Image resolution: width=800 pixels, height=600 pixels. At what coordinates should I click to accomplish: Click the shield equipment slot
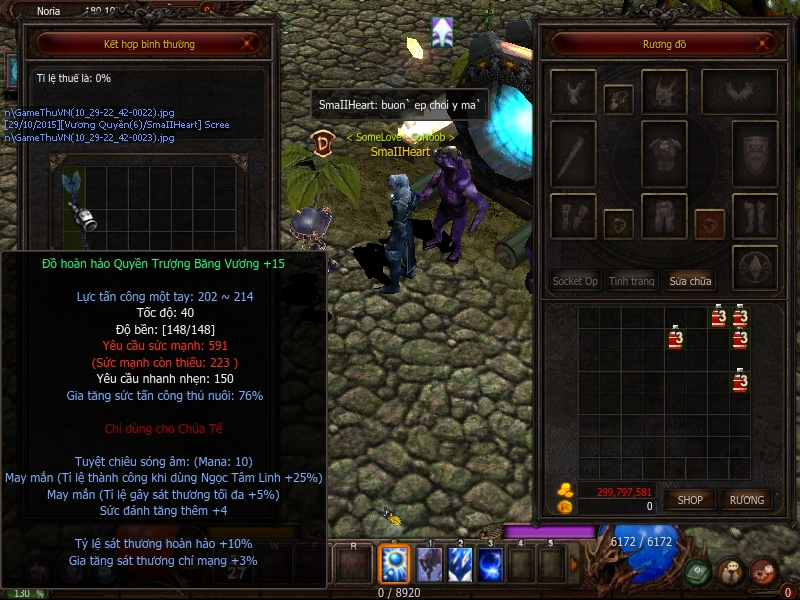coord(755,157)
